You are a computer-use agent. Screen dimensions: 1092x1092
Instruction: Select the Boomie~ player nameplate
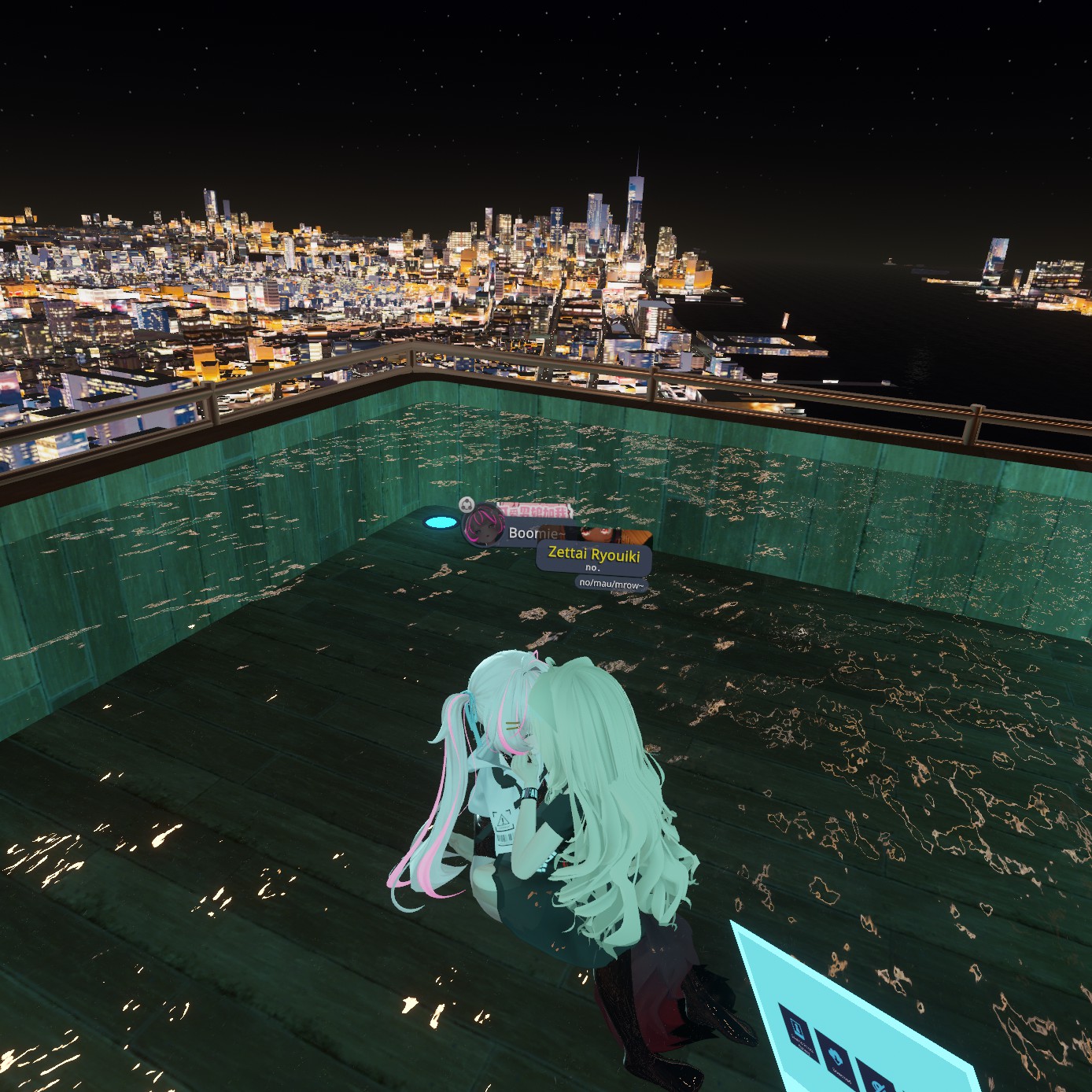(527, 533)
